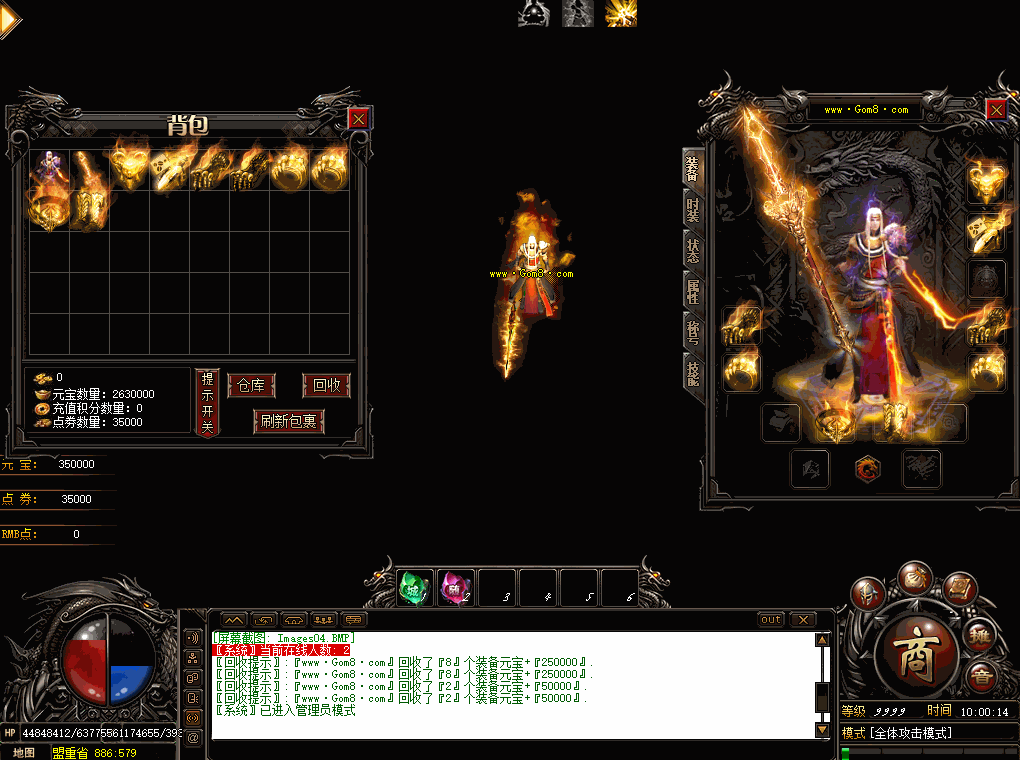Close the character equipment panel
The image size is (1020, 760).
point(996,109)
